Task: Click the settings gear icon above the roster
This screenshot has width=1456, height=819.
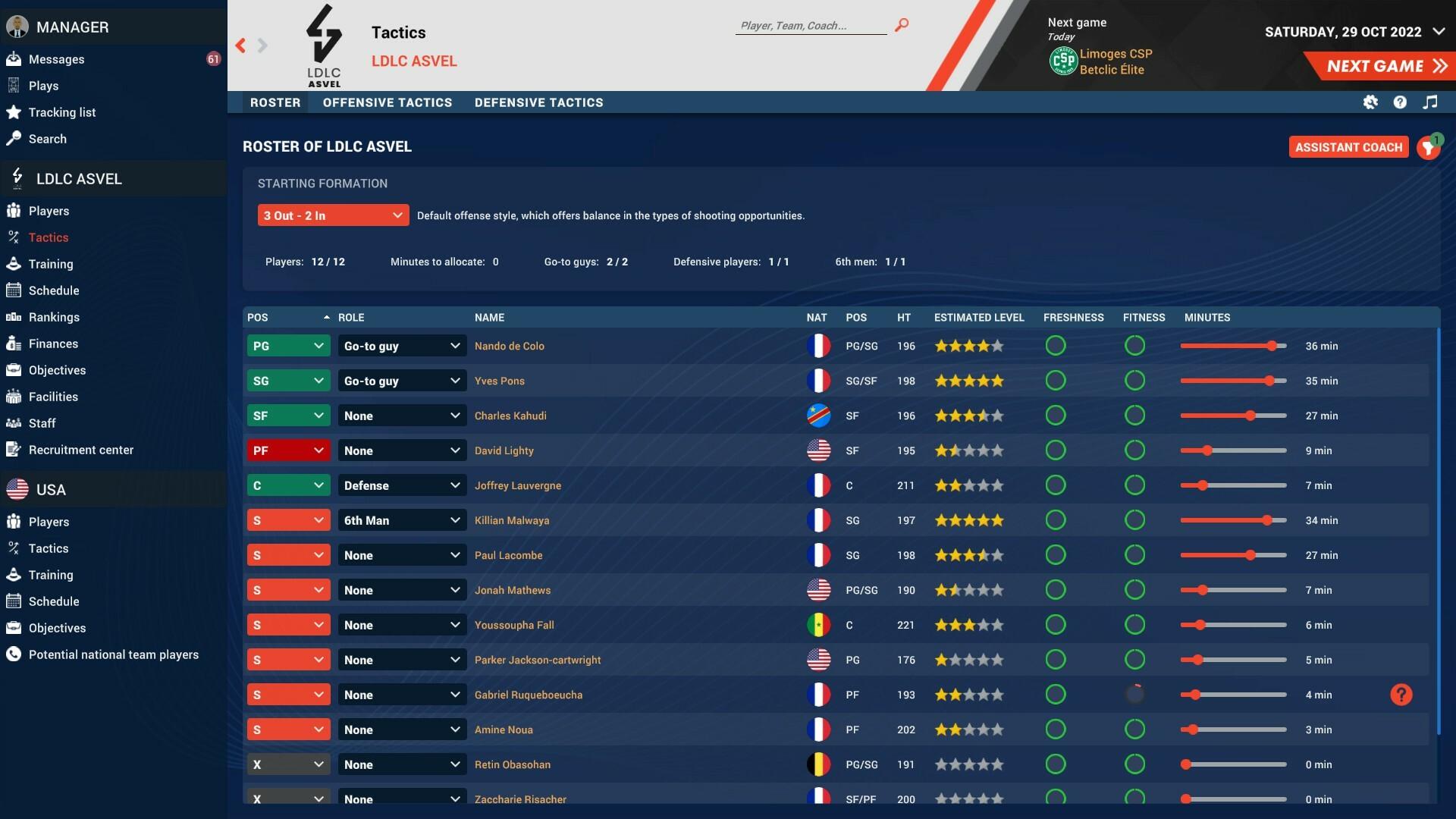Action: click(x=1371, y=102)
